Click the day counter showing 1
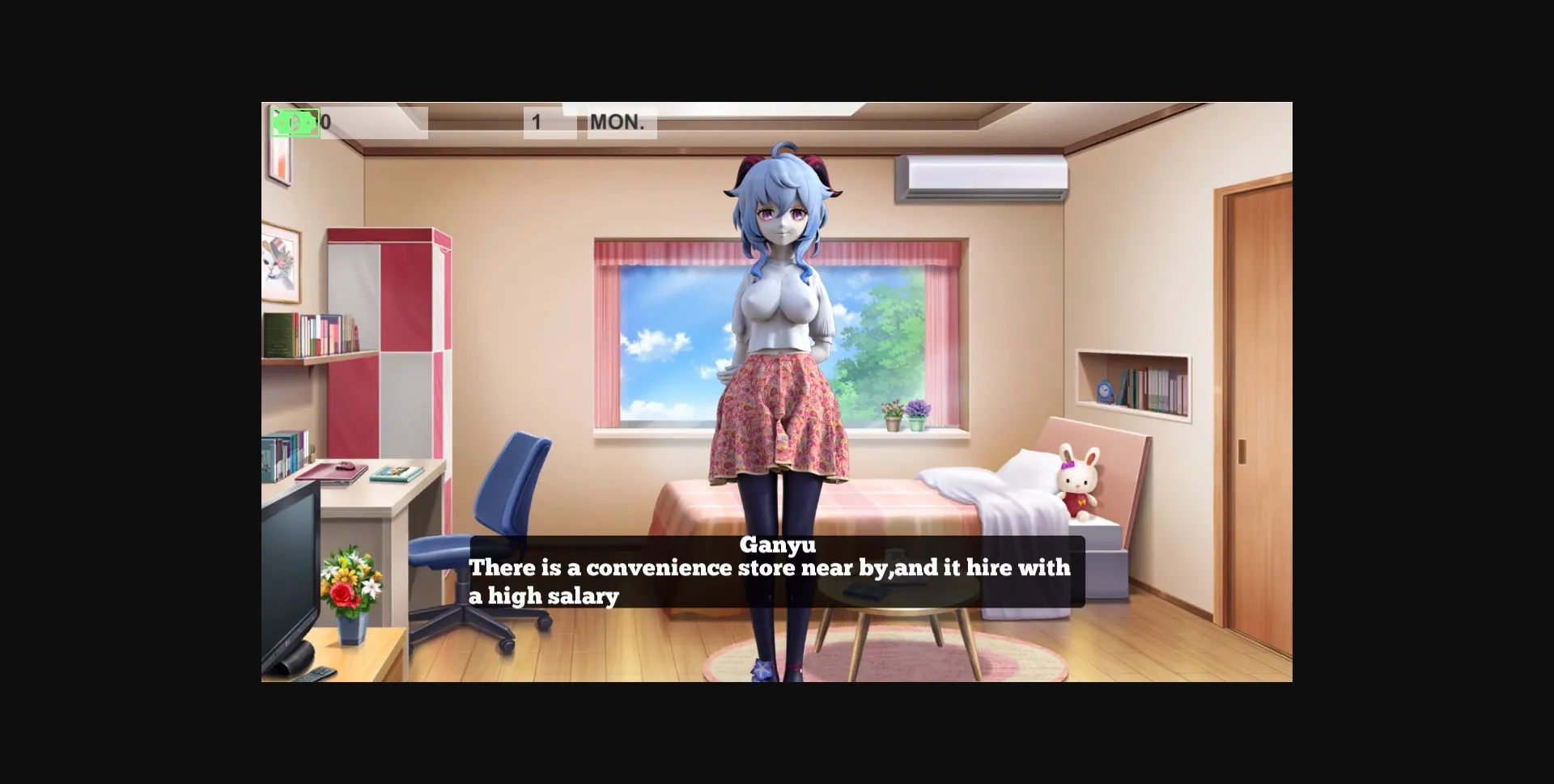The width and height of the screenshot is (1554, 784). [536, 121]
